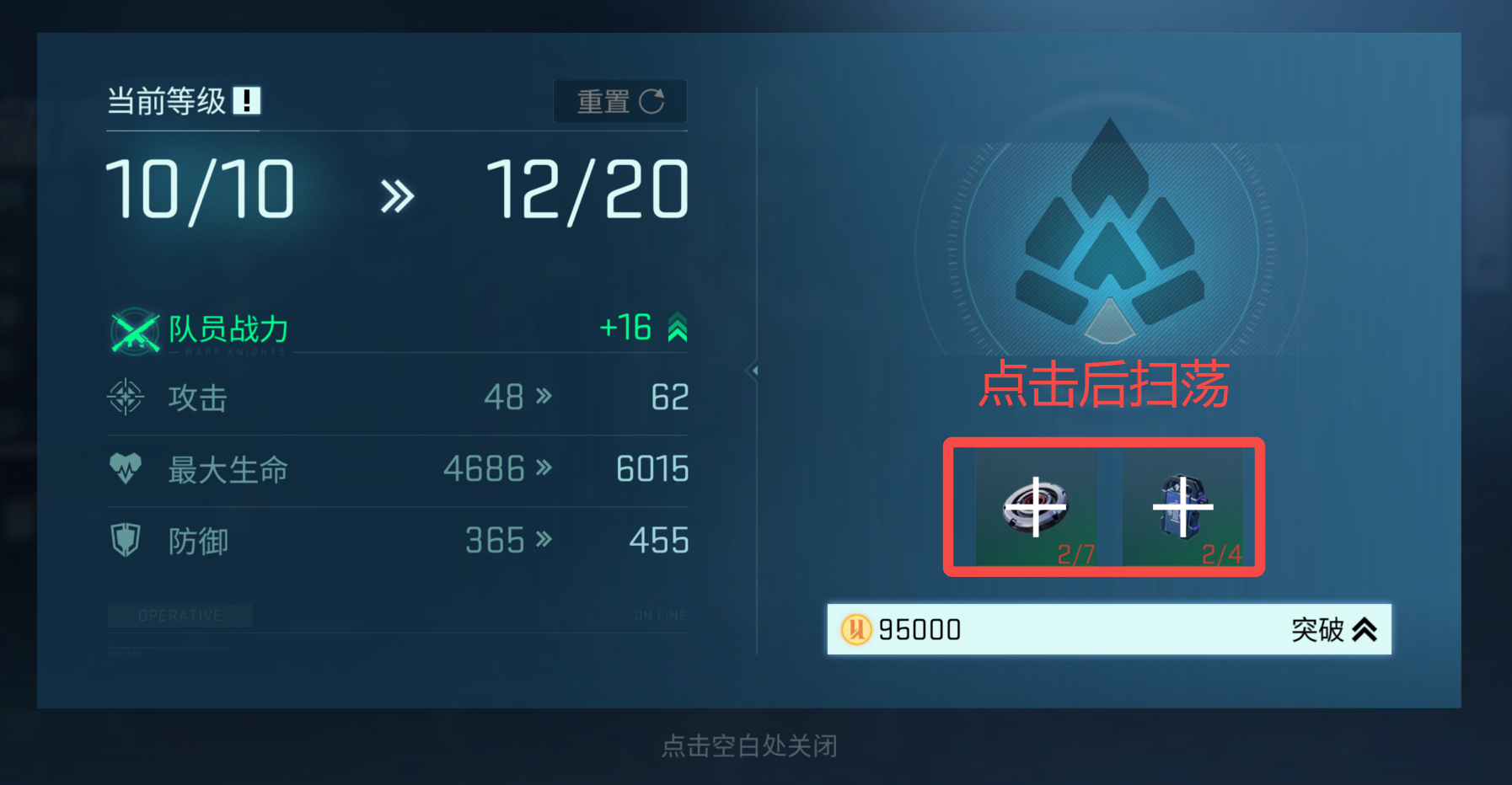Select the OPERATIVE label on the left
This screenshot has width=1512, height=785.
coord(180,615)
